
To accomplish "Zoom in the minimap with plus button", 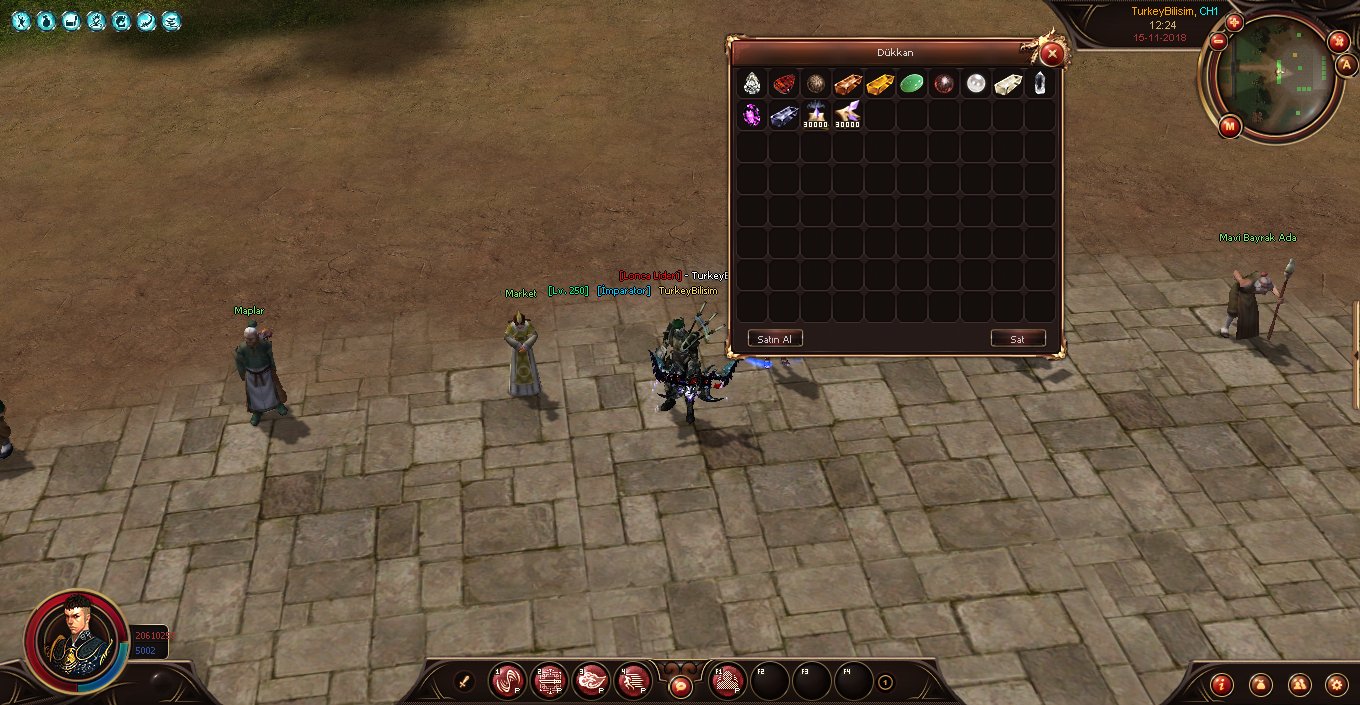I will coord(1234,22).
